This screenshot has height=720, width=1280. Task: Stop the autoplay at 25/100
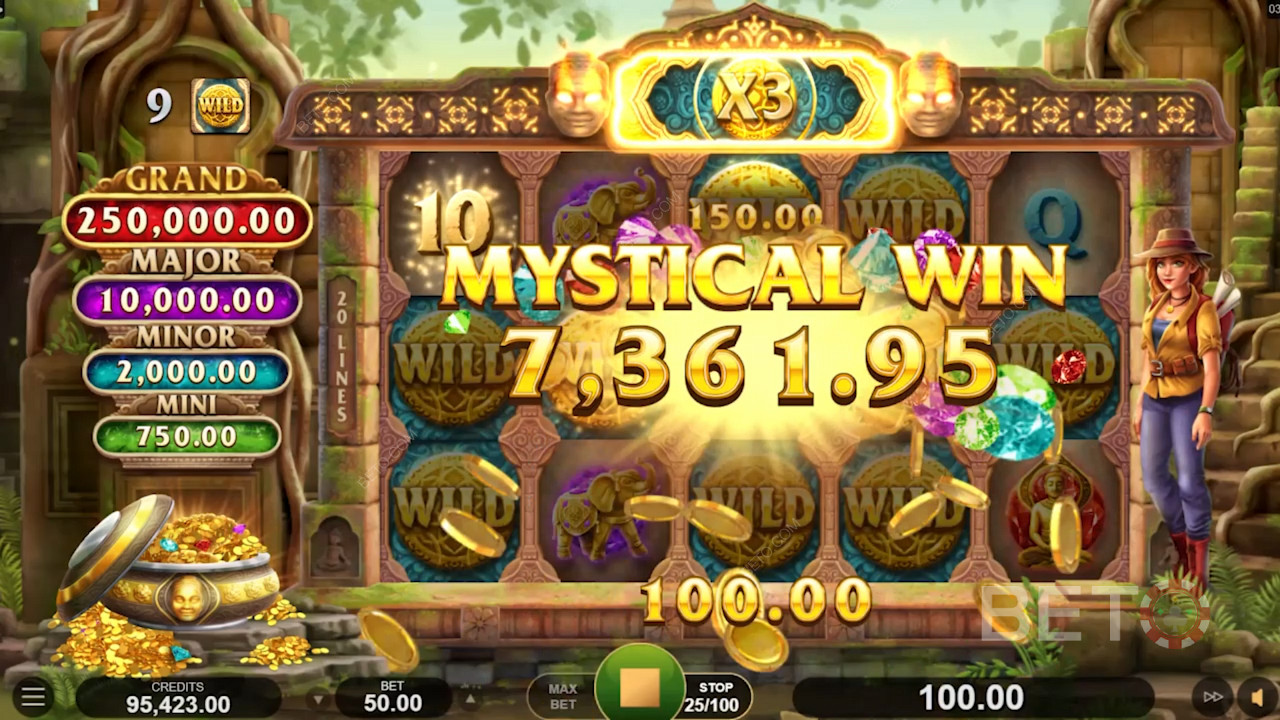pos(716,696)
